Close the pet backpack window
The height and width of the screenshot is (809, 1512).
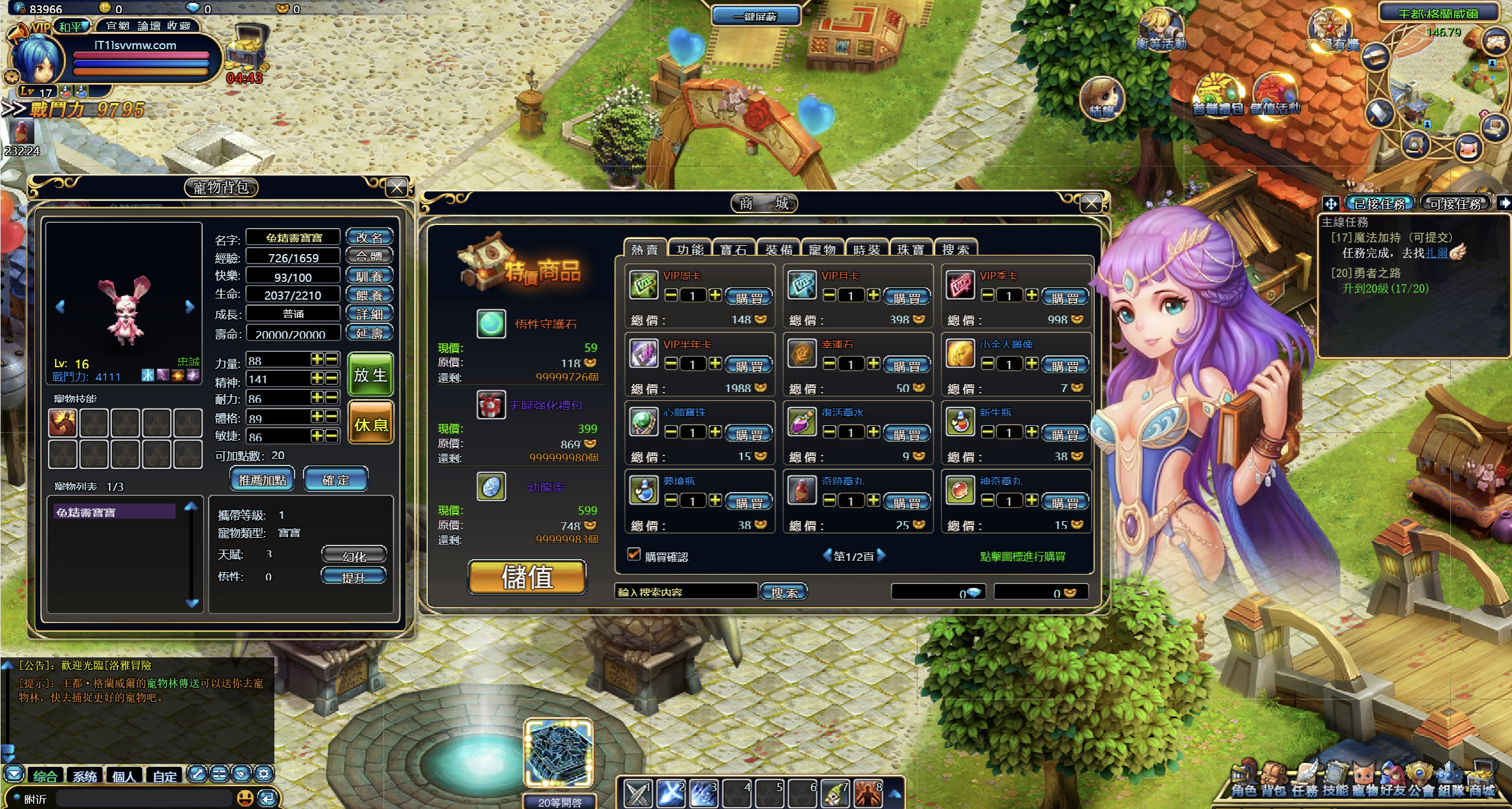[396, 188]
